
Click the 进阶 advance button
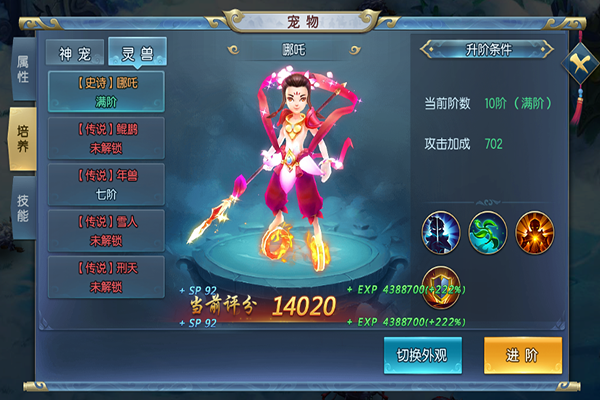[522, 356]
